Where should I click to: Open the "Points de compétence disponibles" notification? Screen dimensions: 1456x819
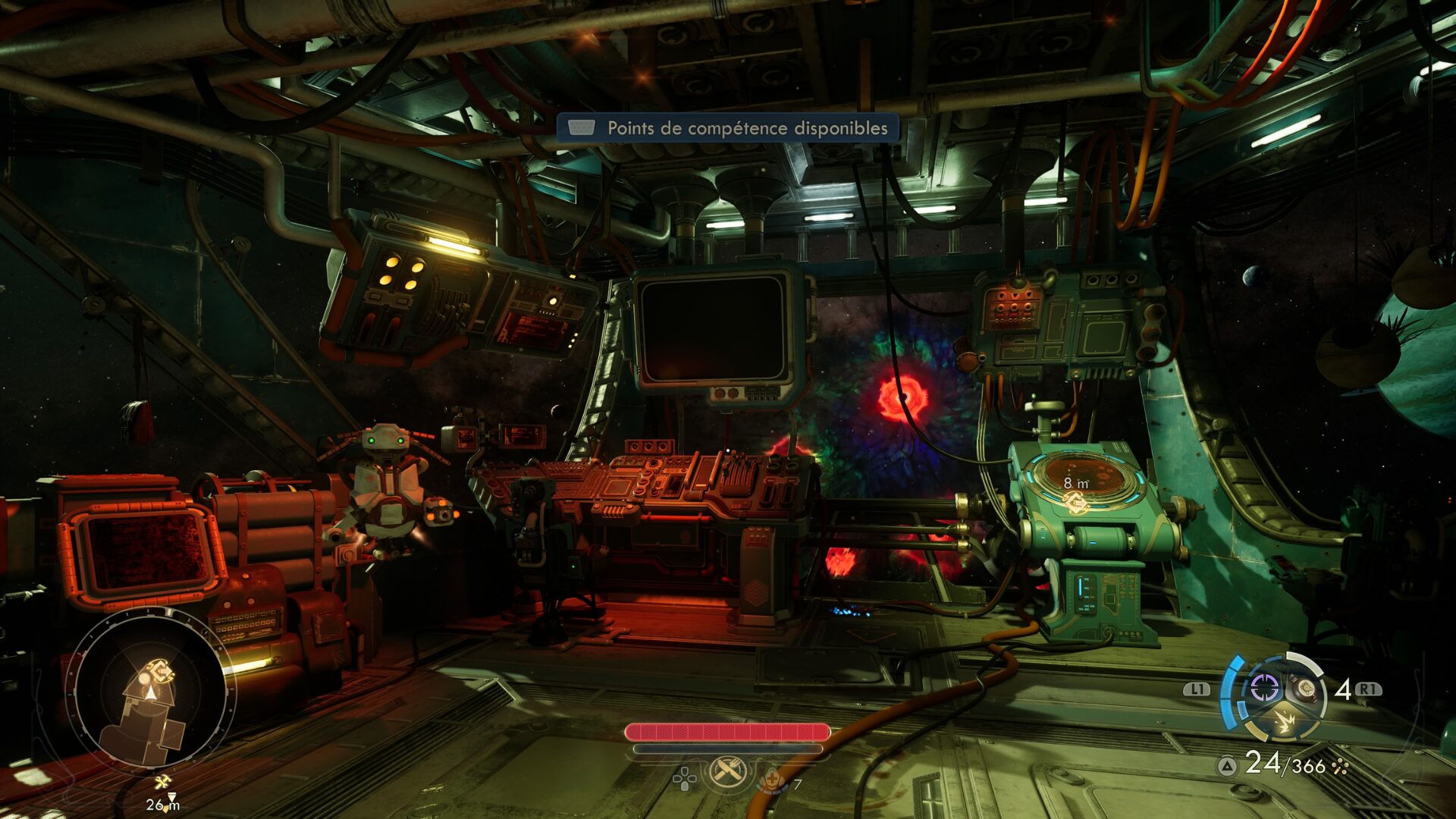(728, 128)
